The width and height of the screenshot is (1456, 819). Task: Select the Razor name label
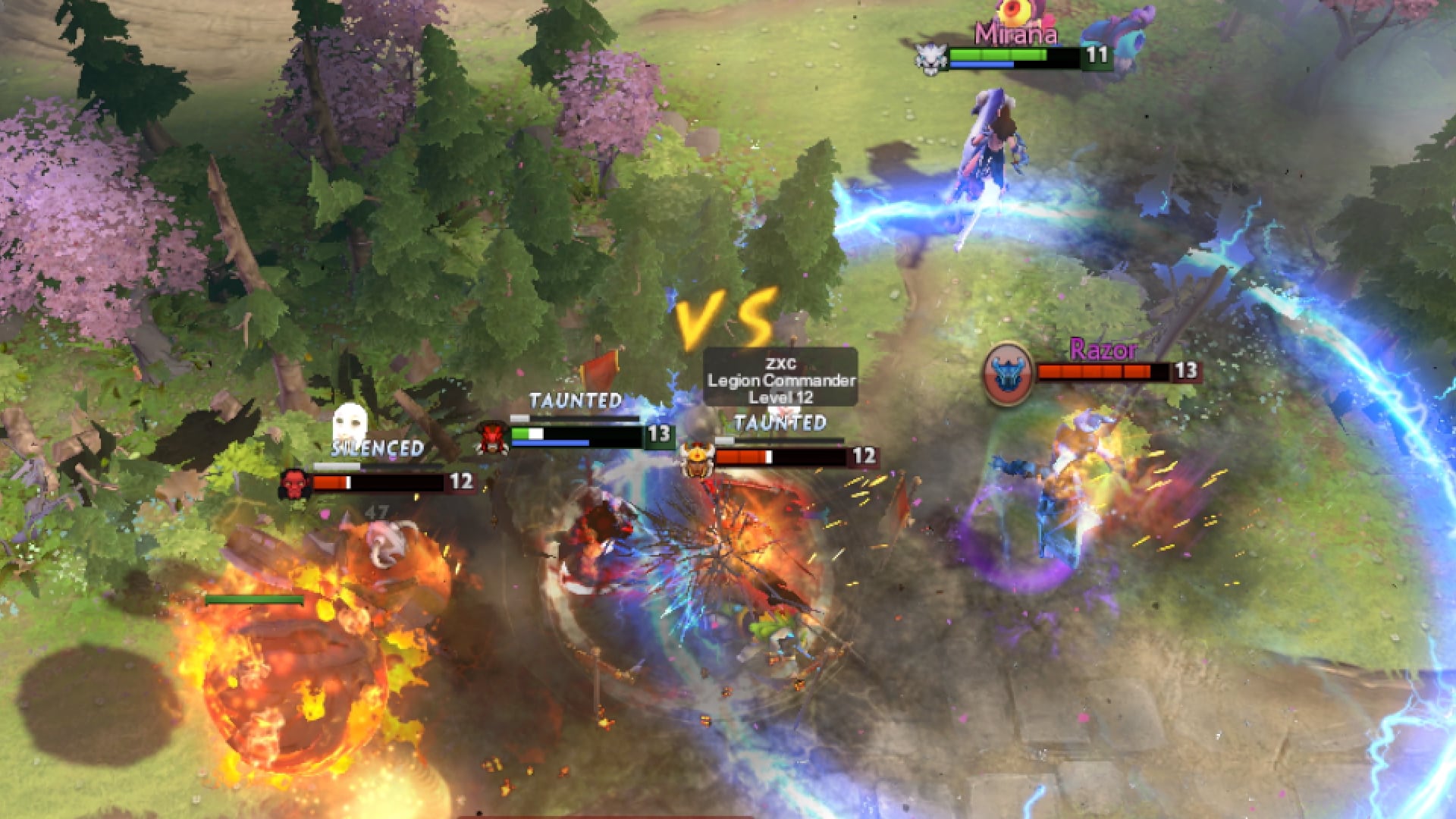[1101, 351]
